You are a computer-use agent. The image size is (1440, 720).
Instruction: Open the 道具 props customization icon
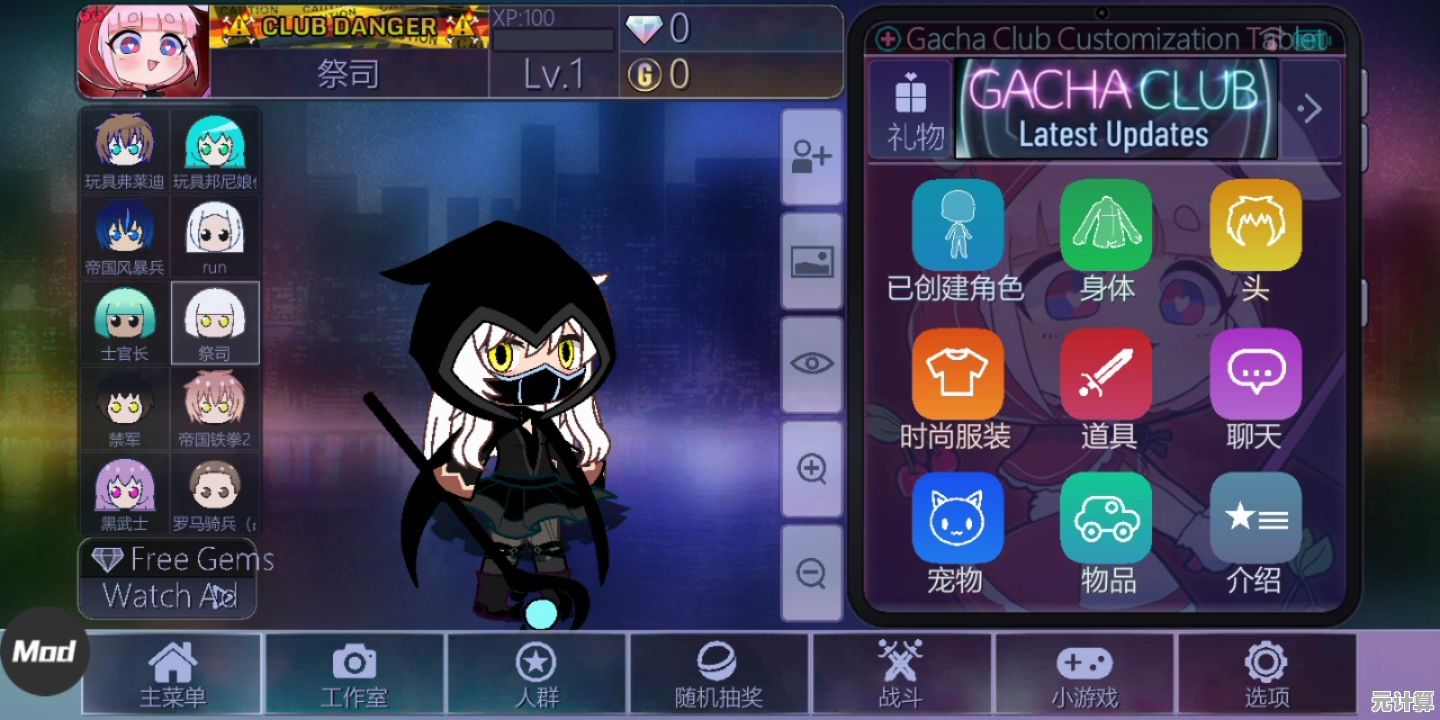point(1107,373)
